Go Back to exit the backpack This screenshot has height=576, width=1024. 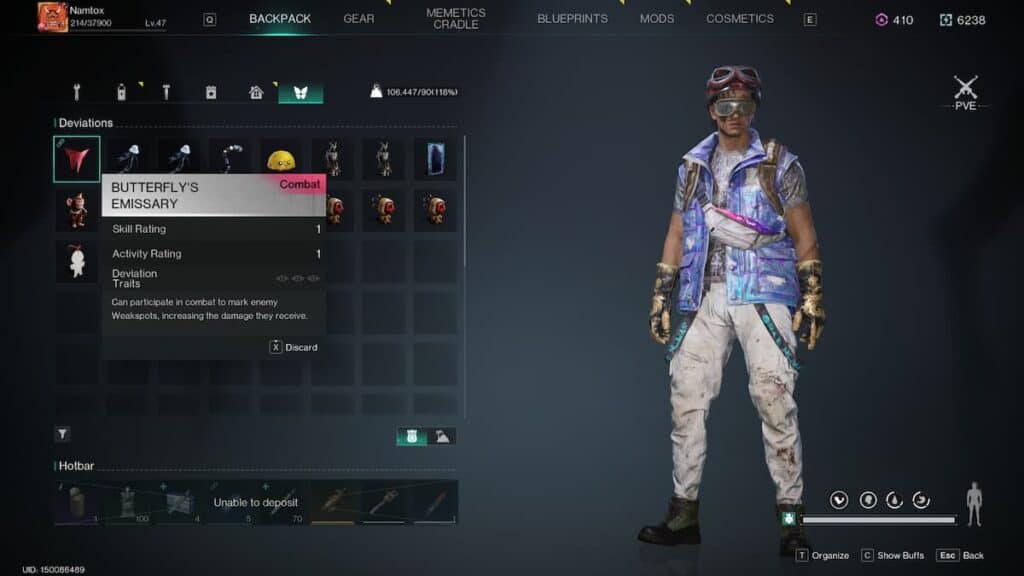[x=961, y=555]
